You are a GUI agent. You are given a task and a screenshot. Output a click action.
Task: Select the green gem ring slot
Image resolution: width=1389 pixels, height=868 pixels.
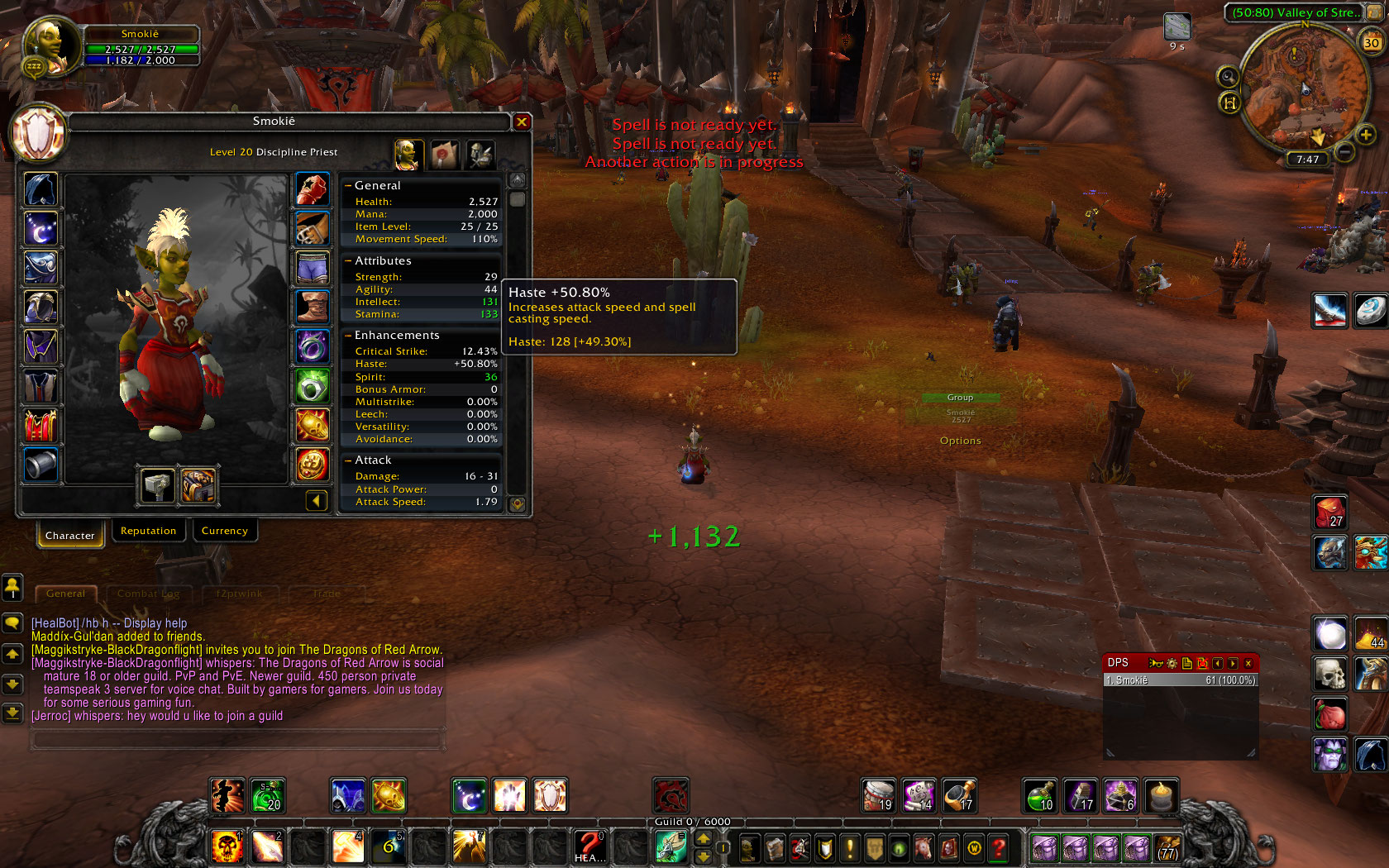coord(313,387)
